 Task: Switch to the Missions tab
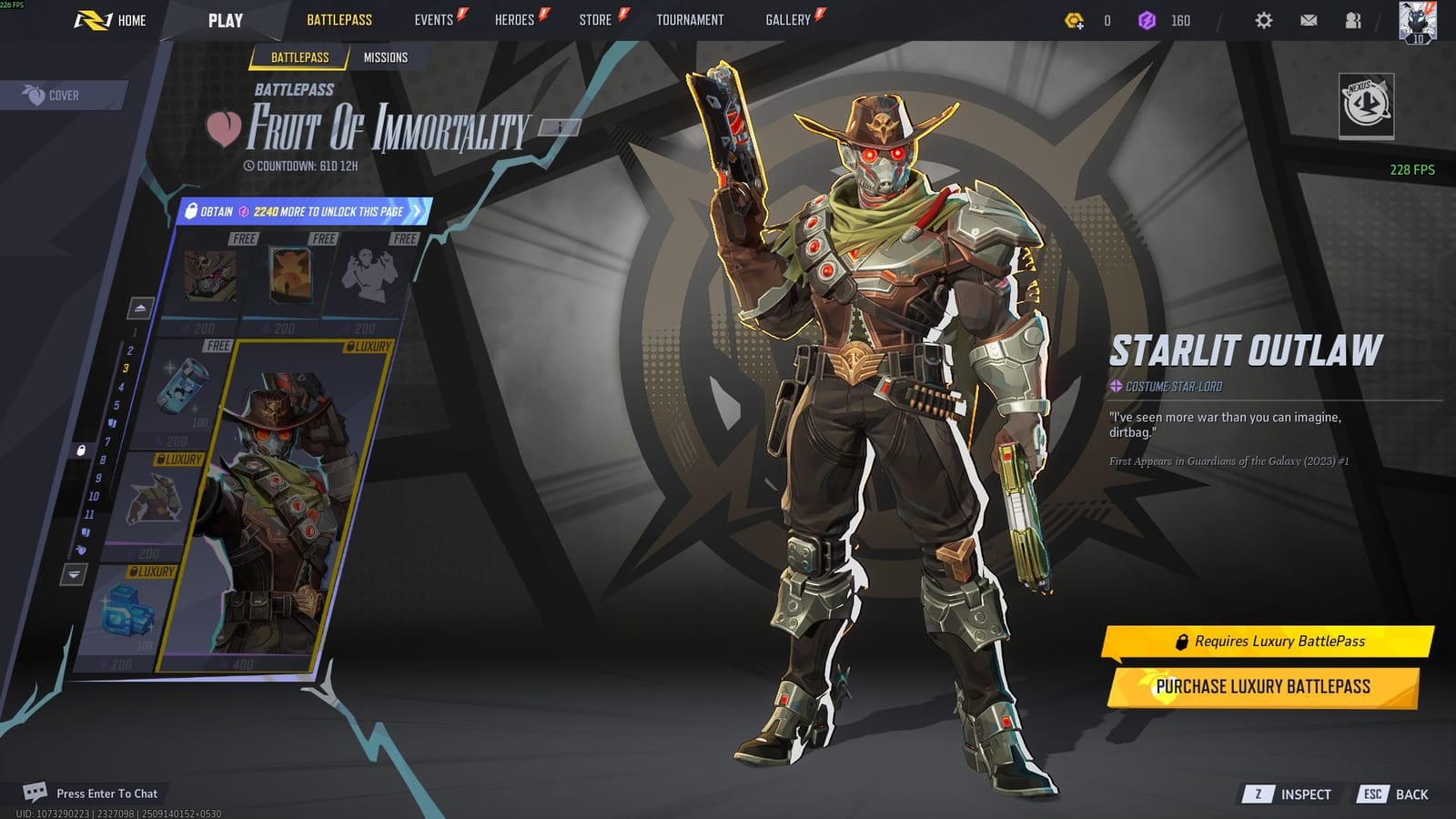[388, 56]
